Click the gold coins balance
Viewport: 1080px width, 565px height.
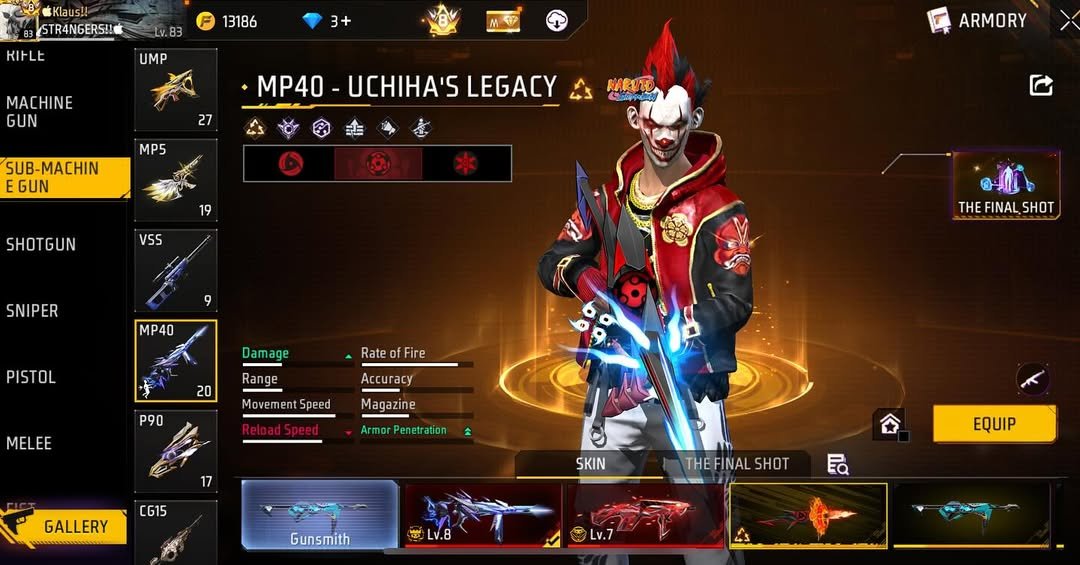(x=227, y=21)
